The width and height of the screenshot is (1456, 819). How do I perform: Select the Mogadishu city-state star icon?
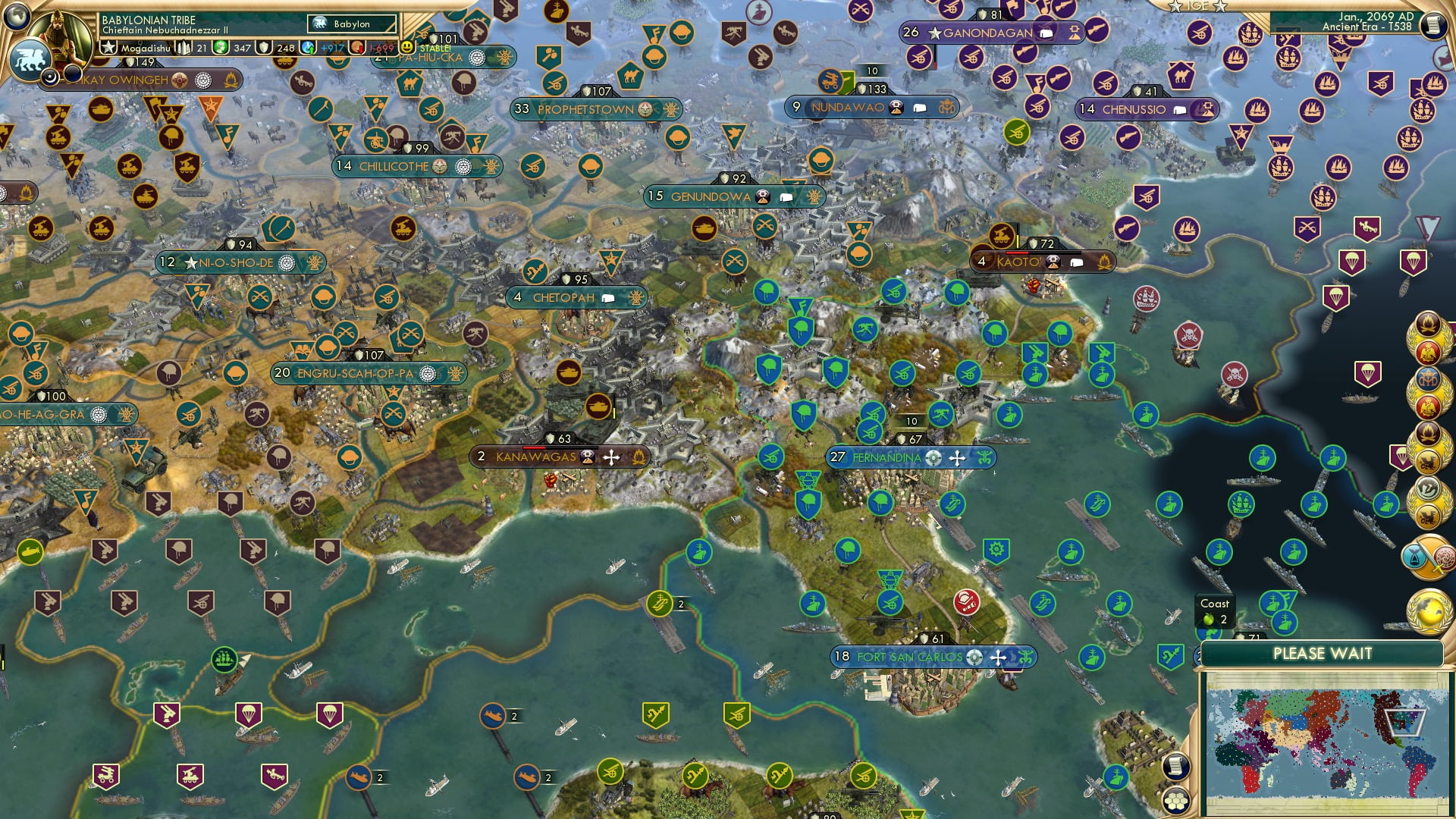pyautogui.click(x=108, y=47)
